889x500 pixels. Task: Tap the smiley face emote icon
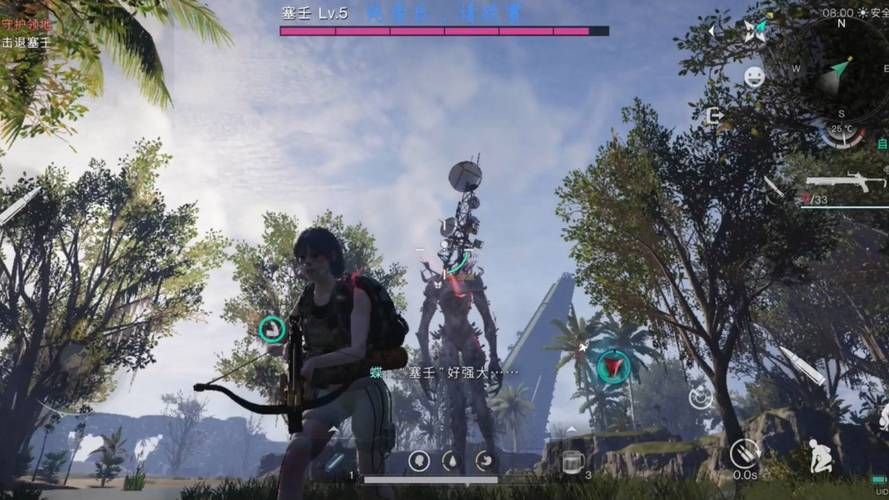pyautogui.click(x=754, y=76)
